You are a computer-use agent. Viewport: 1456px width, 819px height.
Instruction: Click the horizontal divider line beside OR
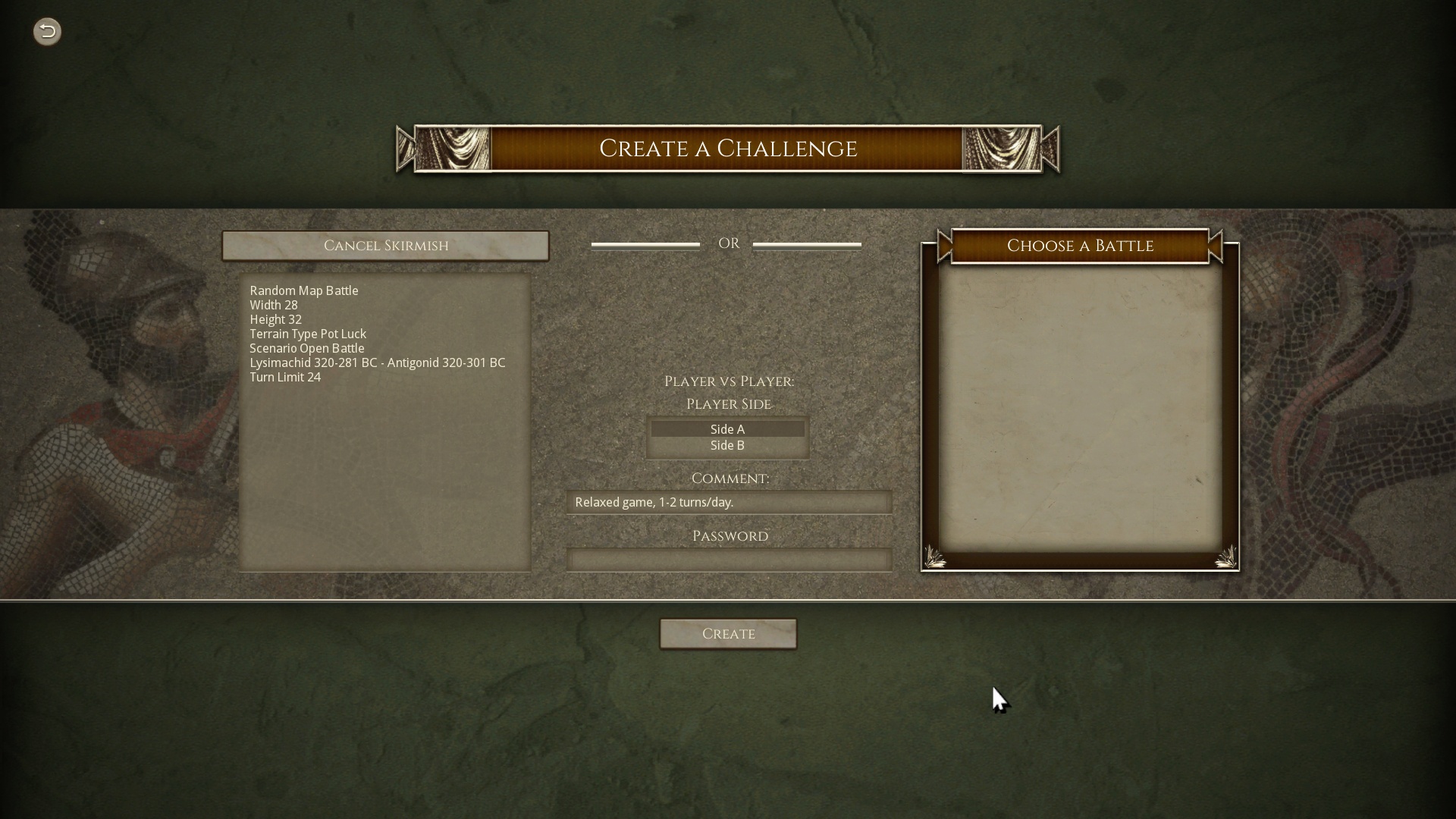tap(645, 244)
